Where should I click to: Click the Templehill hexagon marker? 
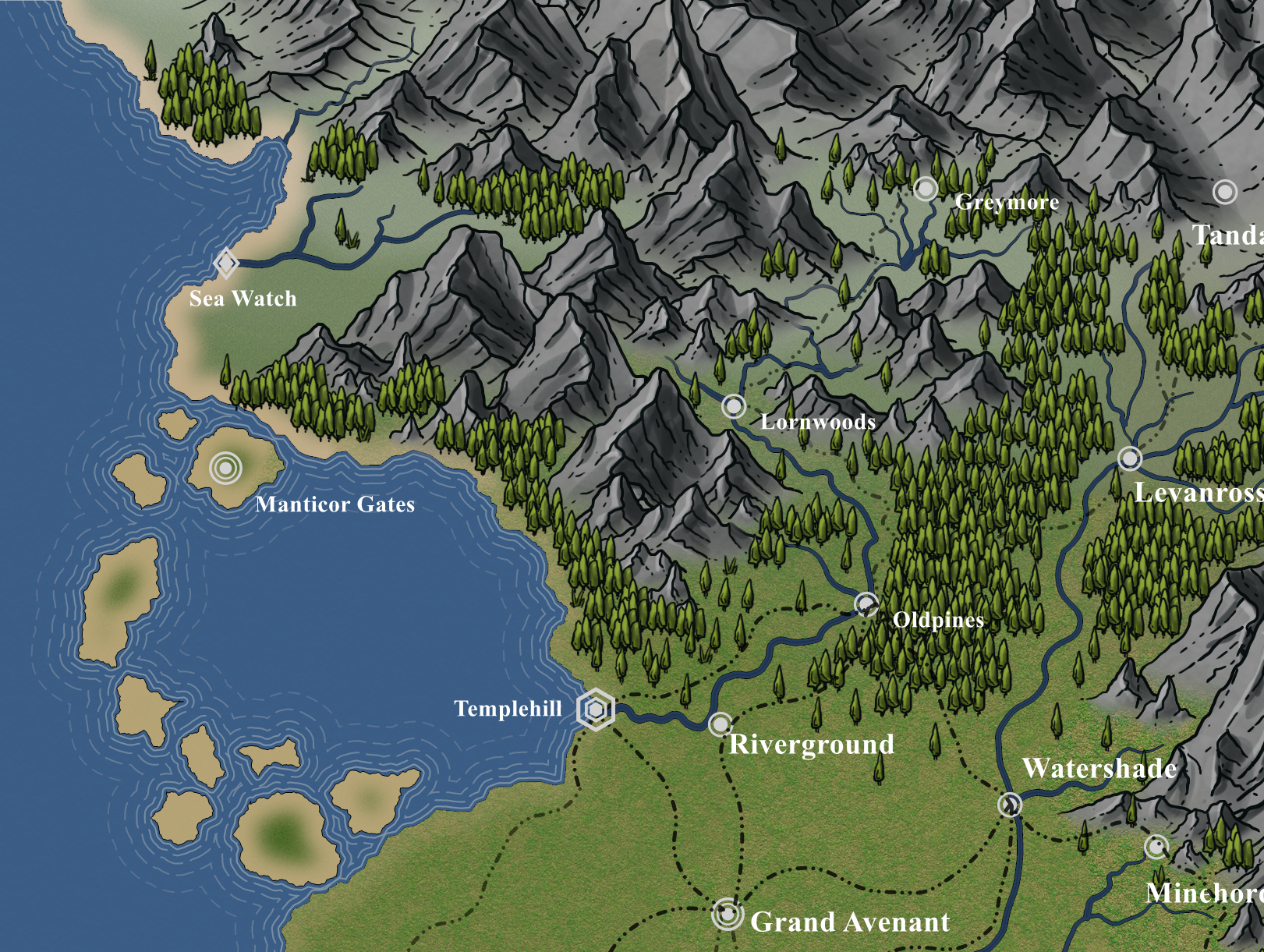(x=596, y=710)
